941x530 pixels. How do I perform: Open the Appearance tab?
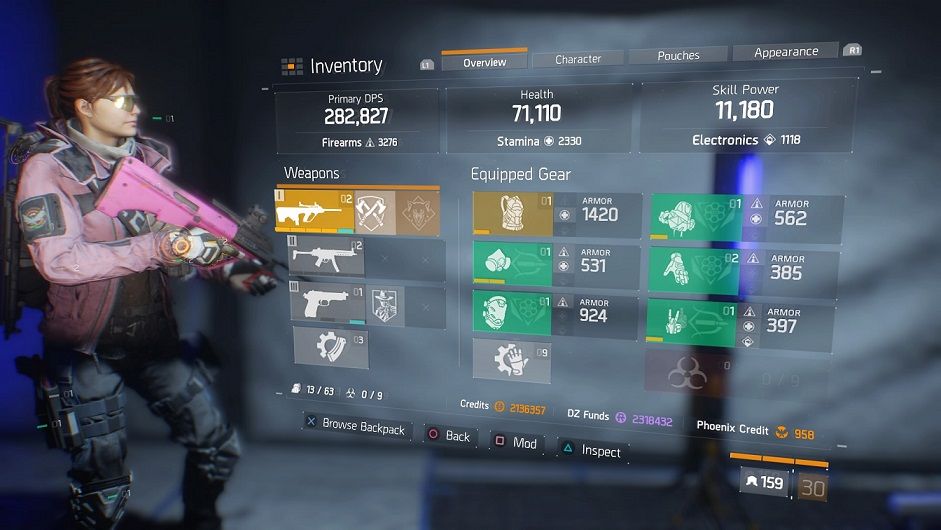point(786,52)
